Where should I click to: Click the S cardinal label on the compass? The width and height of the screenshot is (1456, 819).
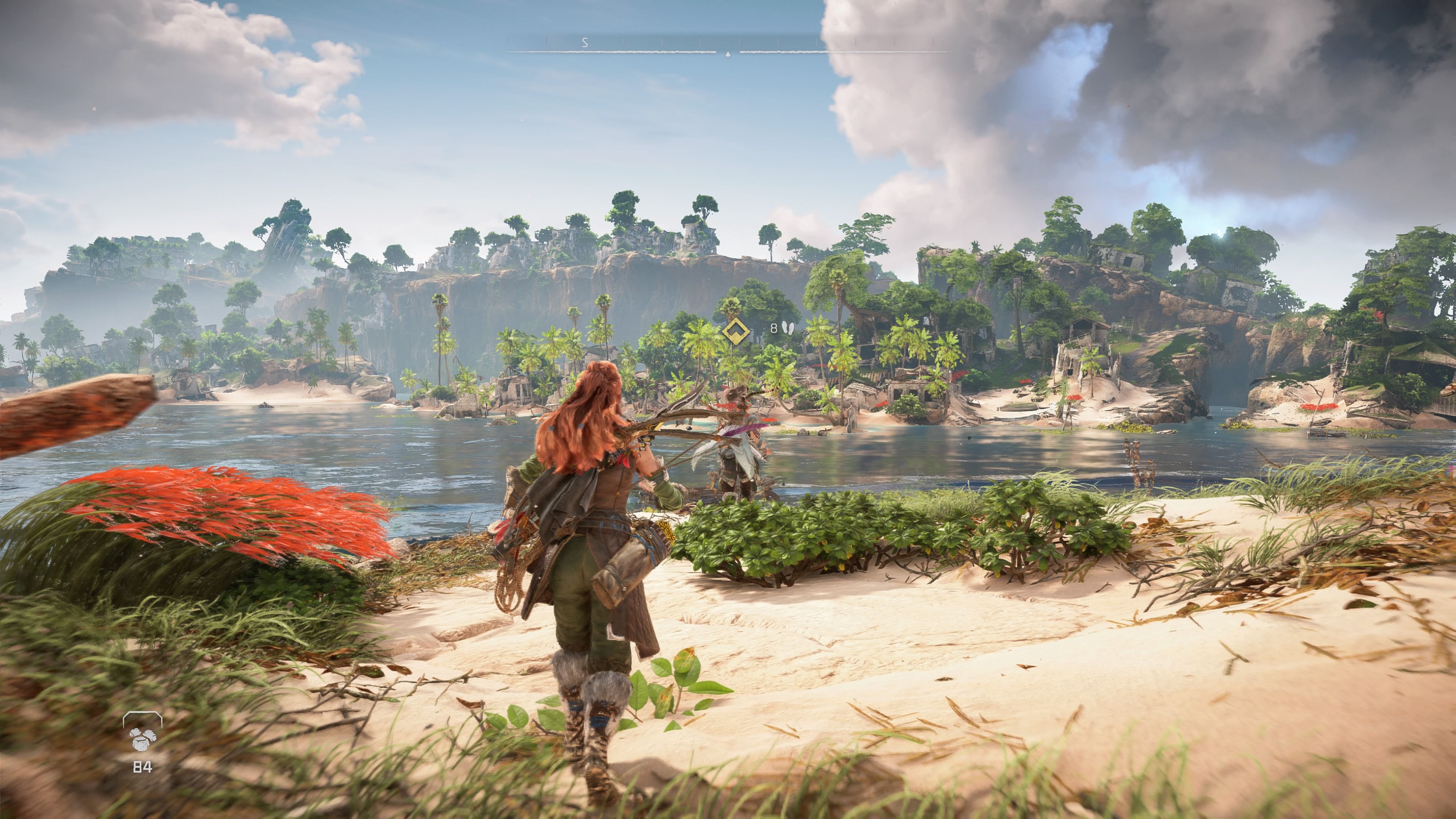click(585, 42)
